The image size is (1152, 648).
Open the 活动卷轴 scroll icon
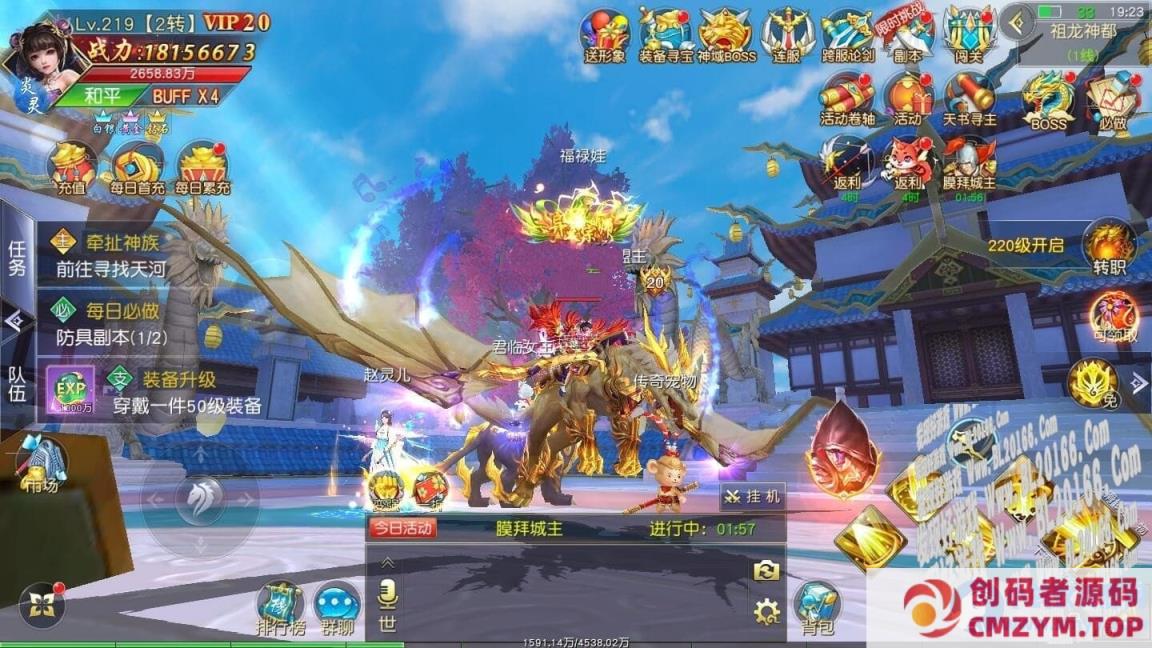(847, 98)
